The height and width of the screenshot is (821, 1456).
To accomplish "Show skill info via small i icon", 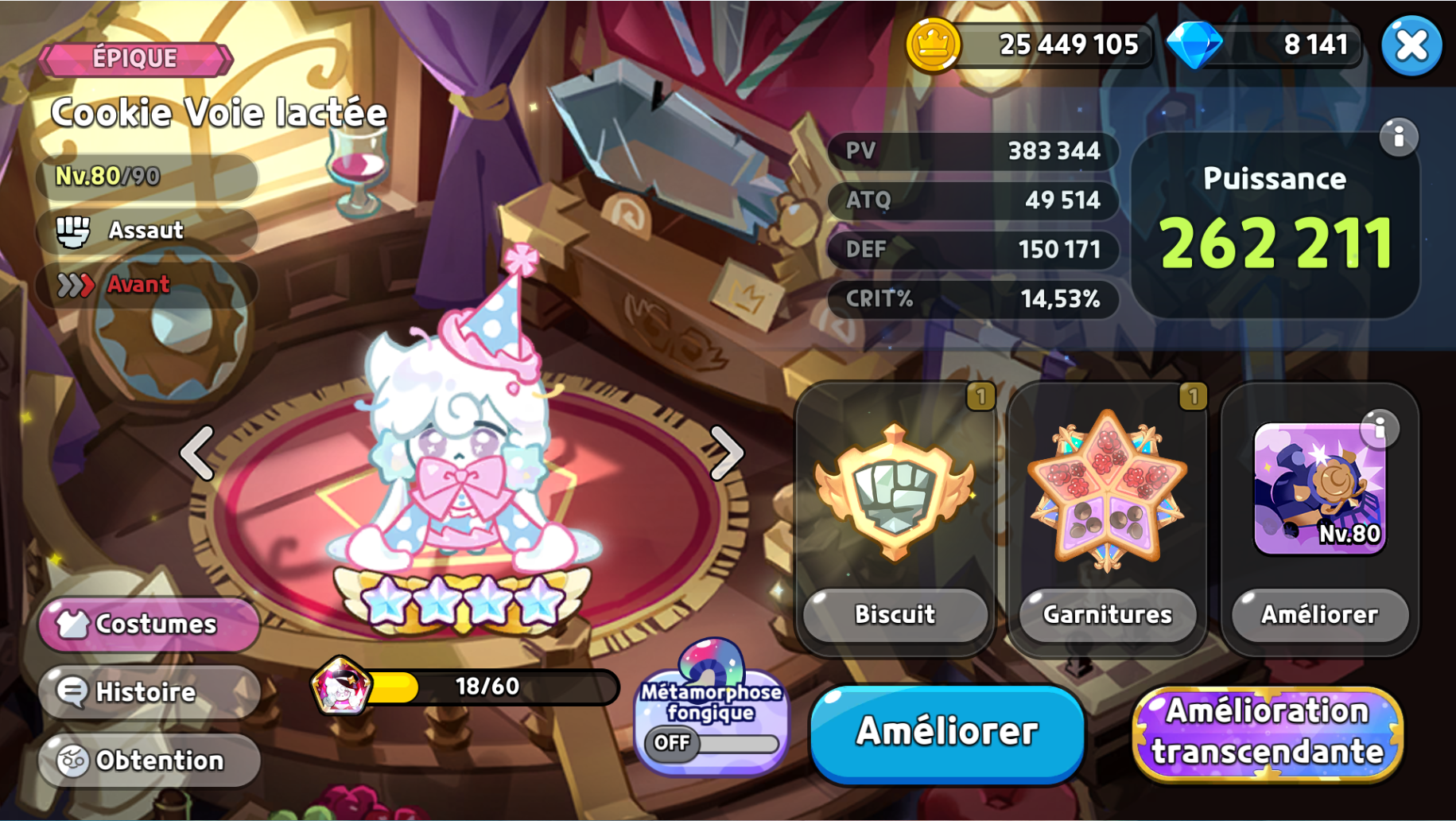I will 1380,429.
